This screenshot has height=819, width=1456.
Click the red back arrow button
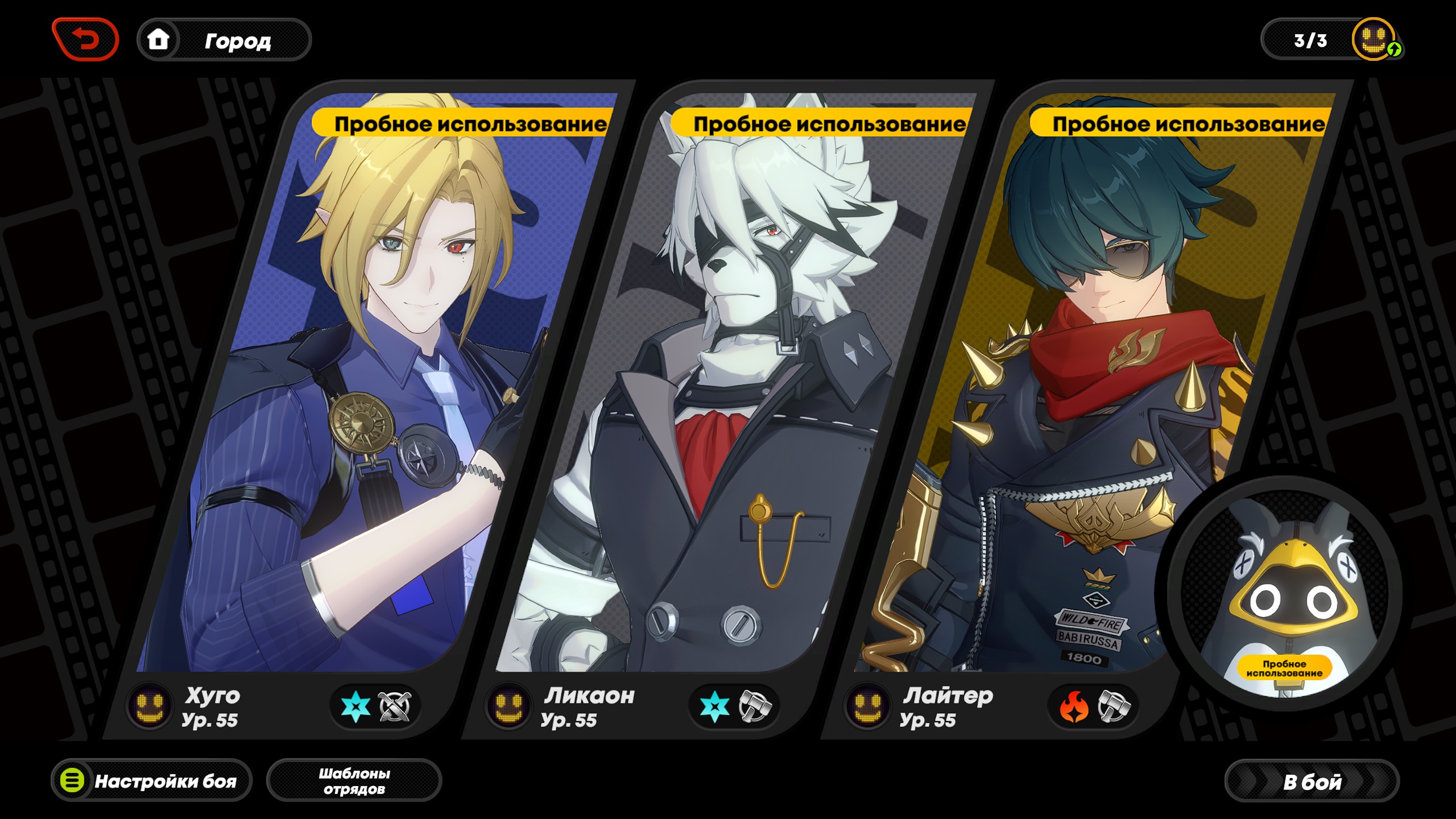click(85, 39)
